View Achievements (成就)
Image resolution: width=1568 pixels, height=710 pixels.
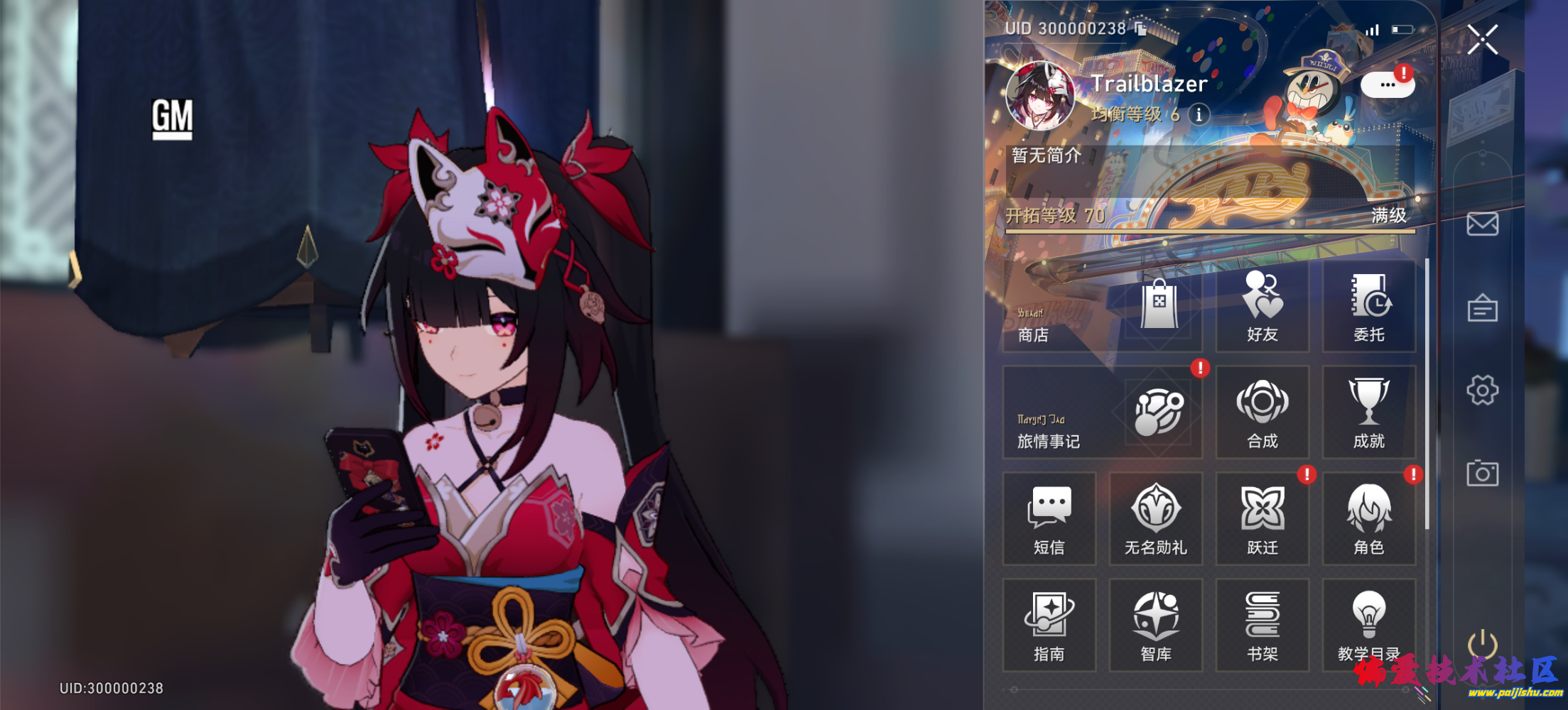[1371, 412]
